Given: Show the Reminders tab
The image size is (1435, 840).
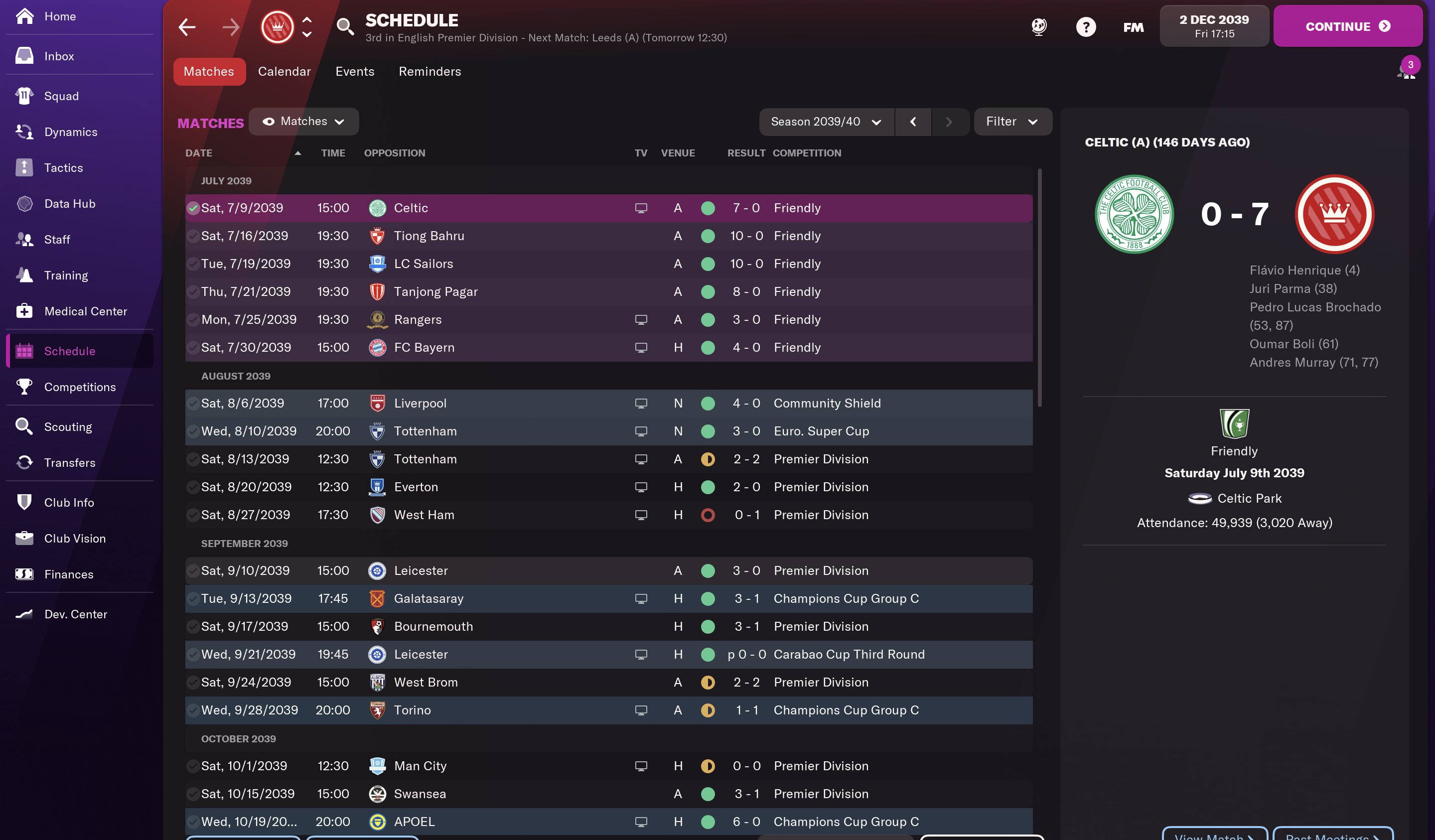Looking at the screenshot, I should click(430, 71).
